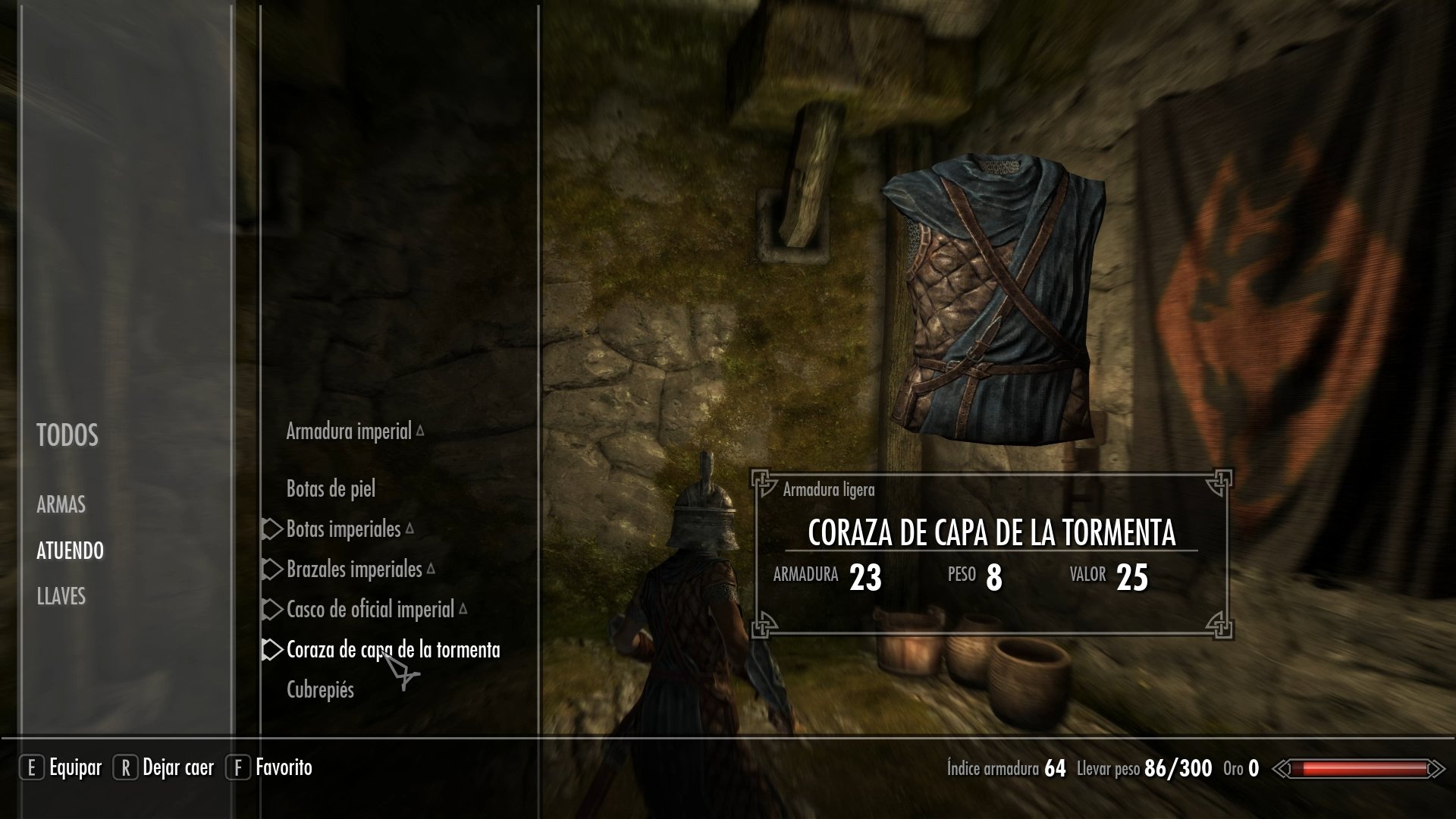
Task: Open the LLAVES category
Action: pos(62,598)
